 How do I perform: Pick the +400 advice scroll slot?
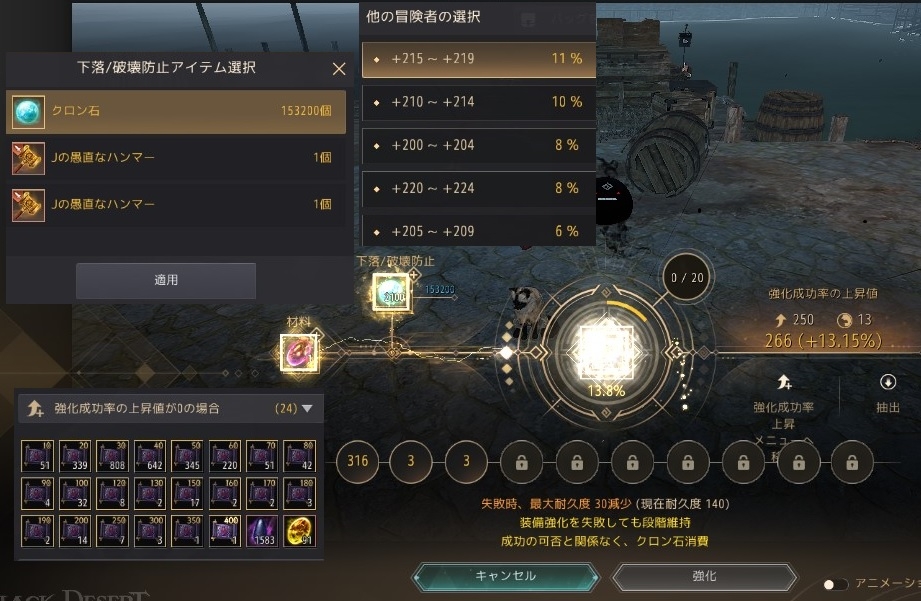coord(226,531)
